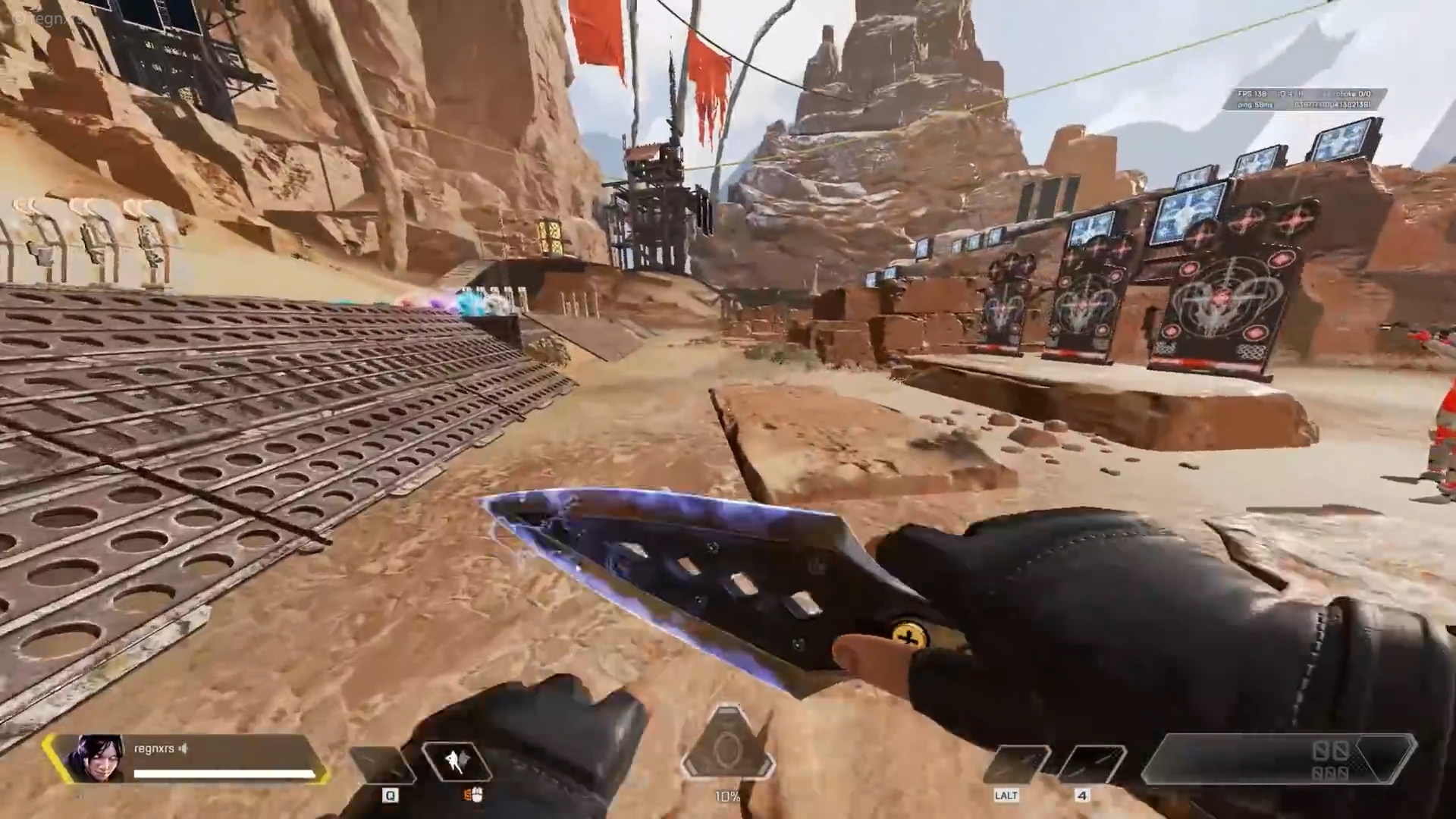1456x819 pixels.
Task: Select the tactical ability slot labeled Q
Action: pos(384,764)
